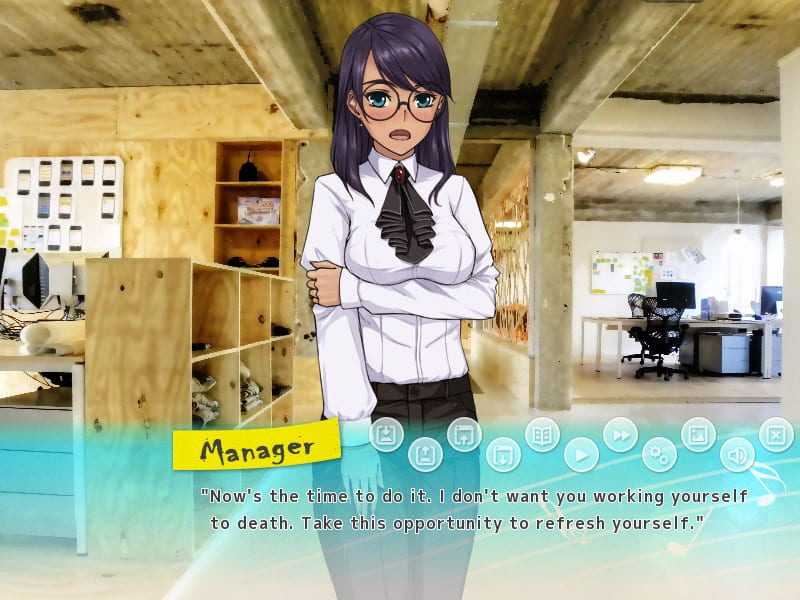
Task: Open the load game menu icon
Action: click(425, 455)
